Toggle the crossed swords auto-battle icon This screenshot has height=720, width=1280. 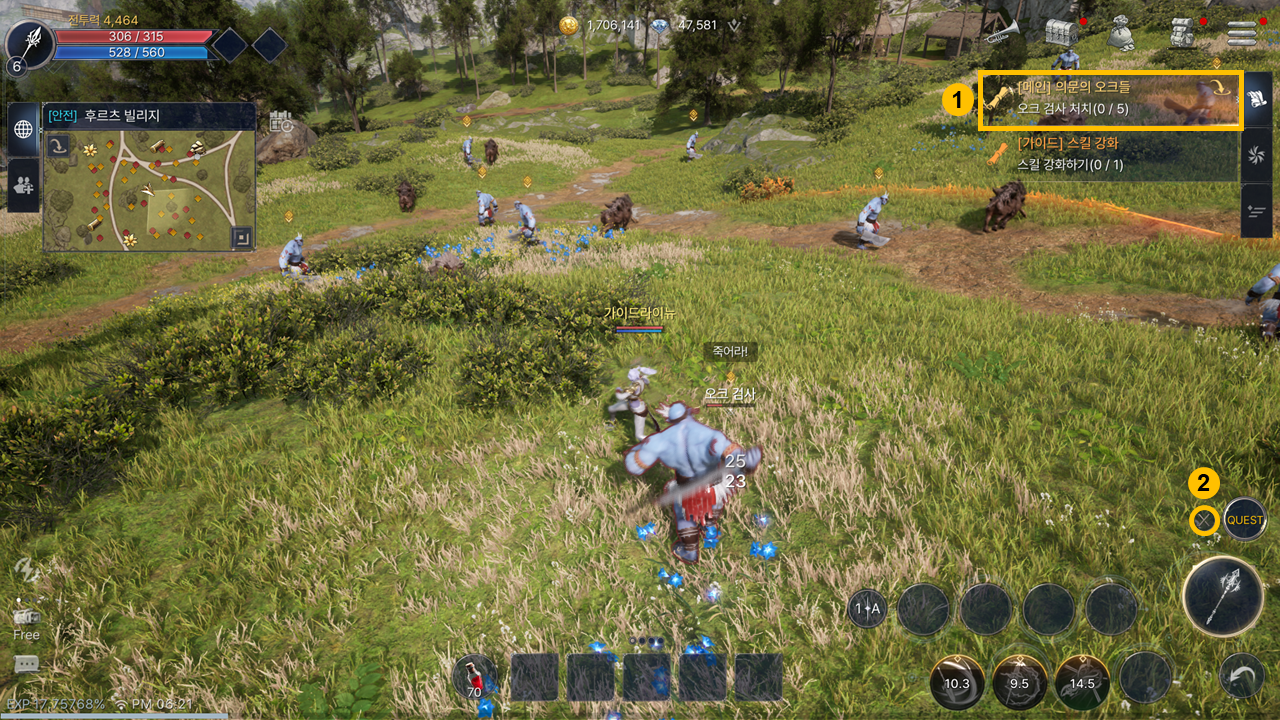pyautogui.click(x=1205, y=520)
